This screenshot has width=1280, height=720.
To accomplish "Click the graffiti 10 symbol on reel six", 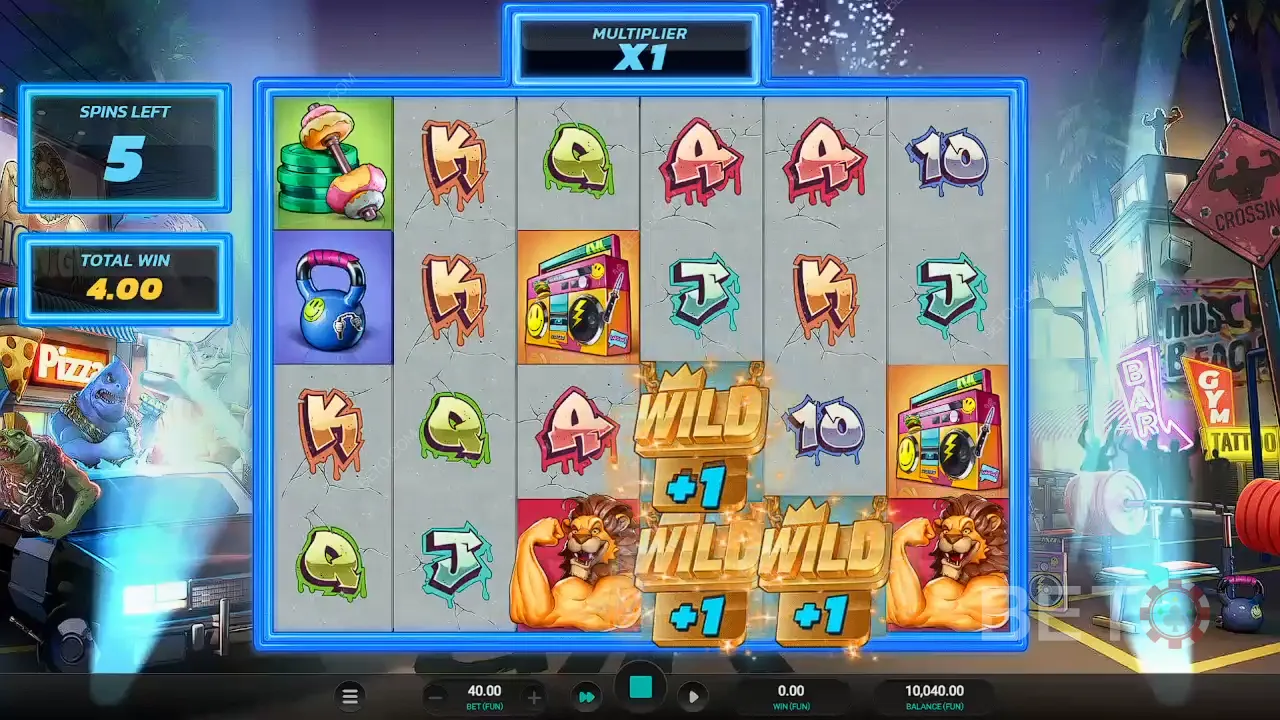I will point(948,160).
